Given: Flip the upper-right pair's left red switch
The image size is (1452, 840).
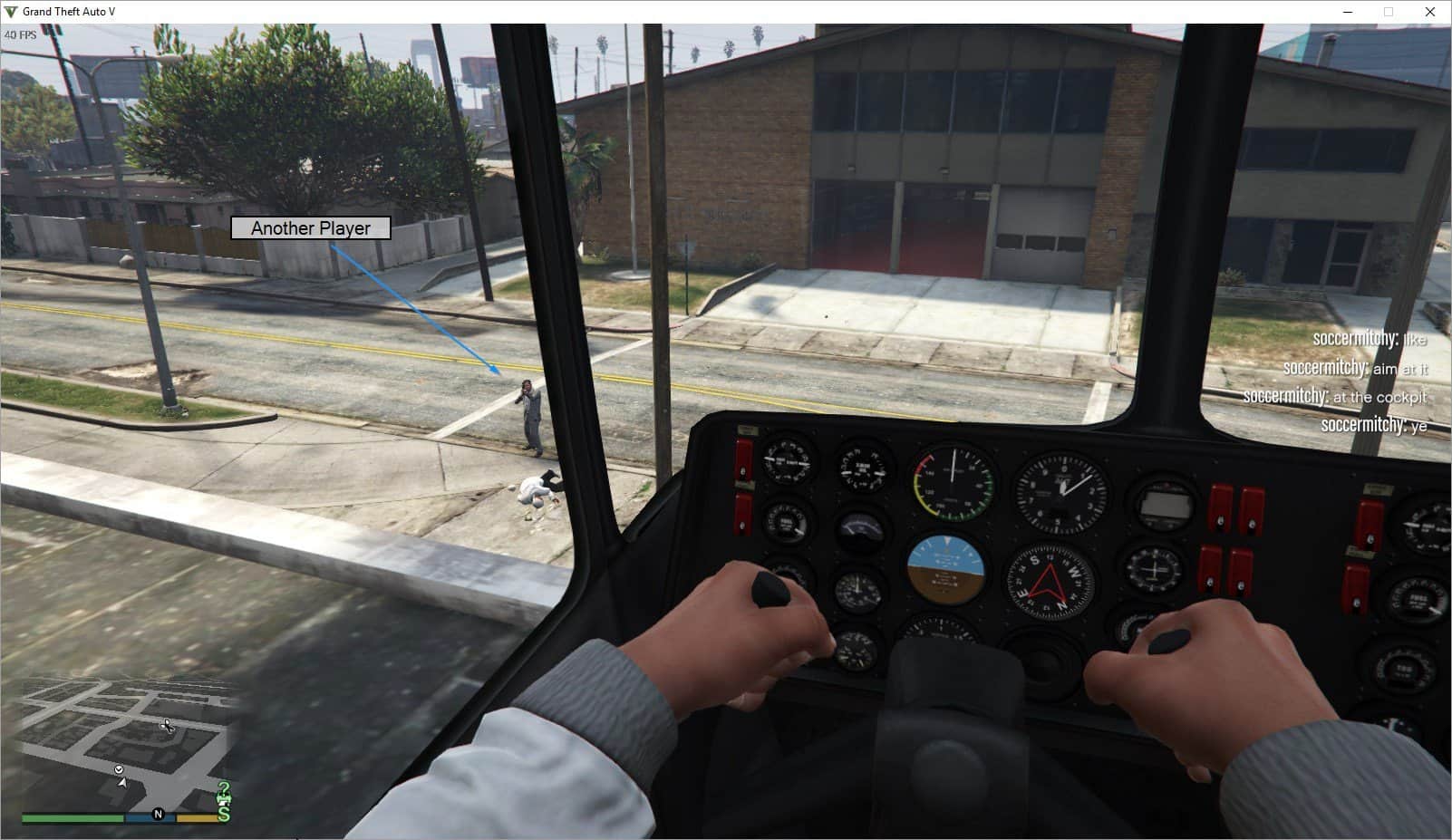Looking at the screenshot, I should point(1221,506).
